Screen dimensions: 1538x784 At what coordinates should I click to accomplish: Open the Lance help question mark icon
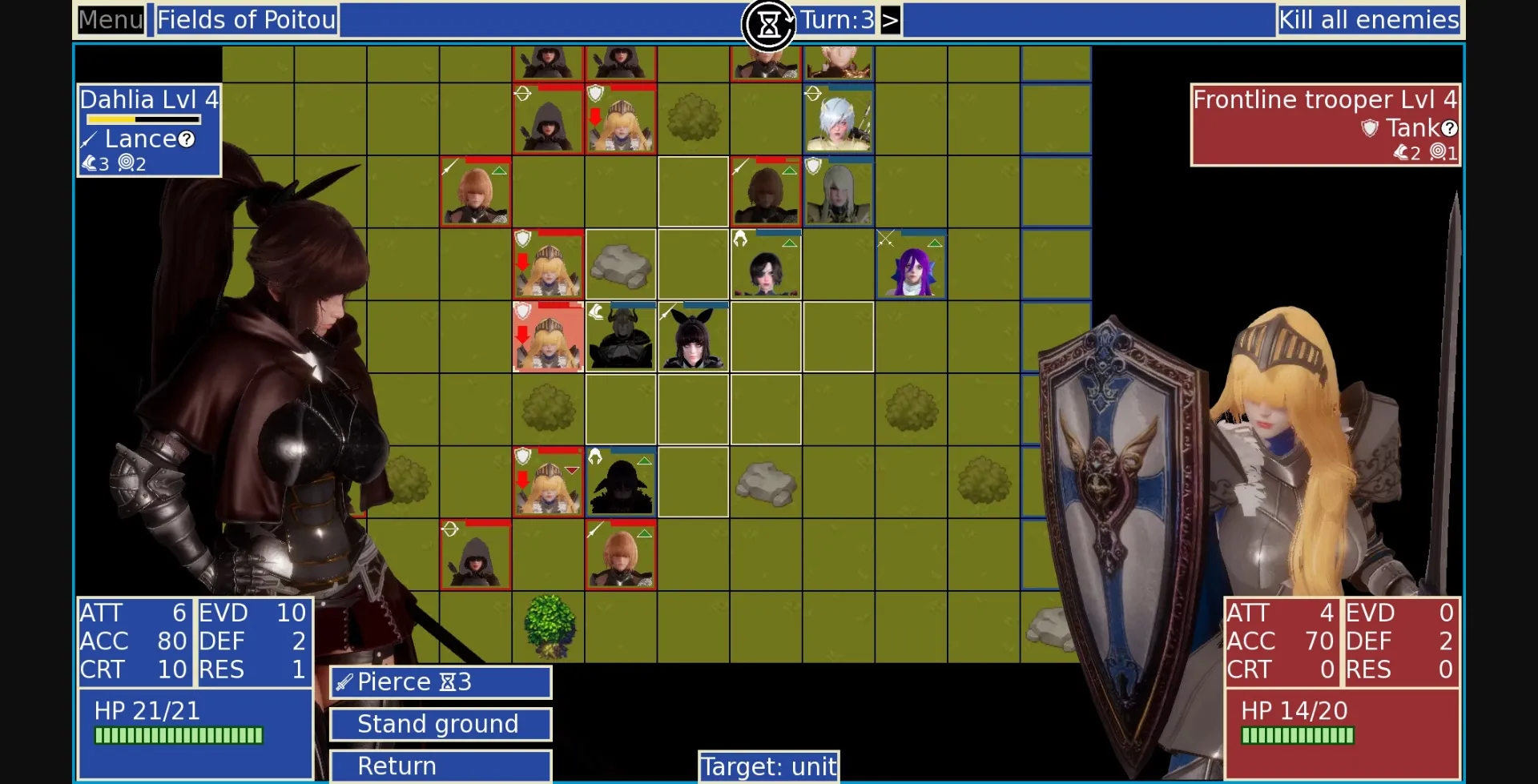pos(187,139)
